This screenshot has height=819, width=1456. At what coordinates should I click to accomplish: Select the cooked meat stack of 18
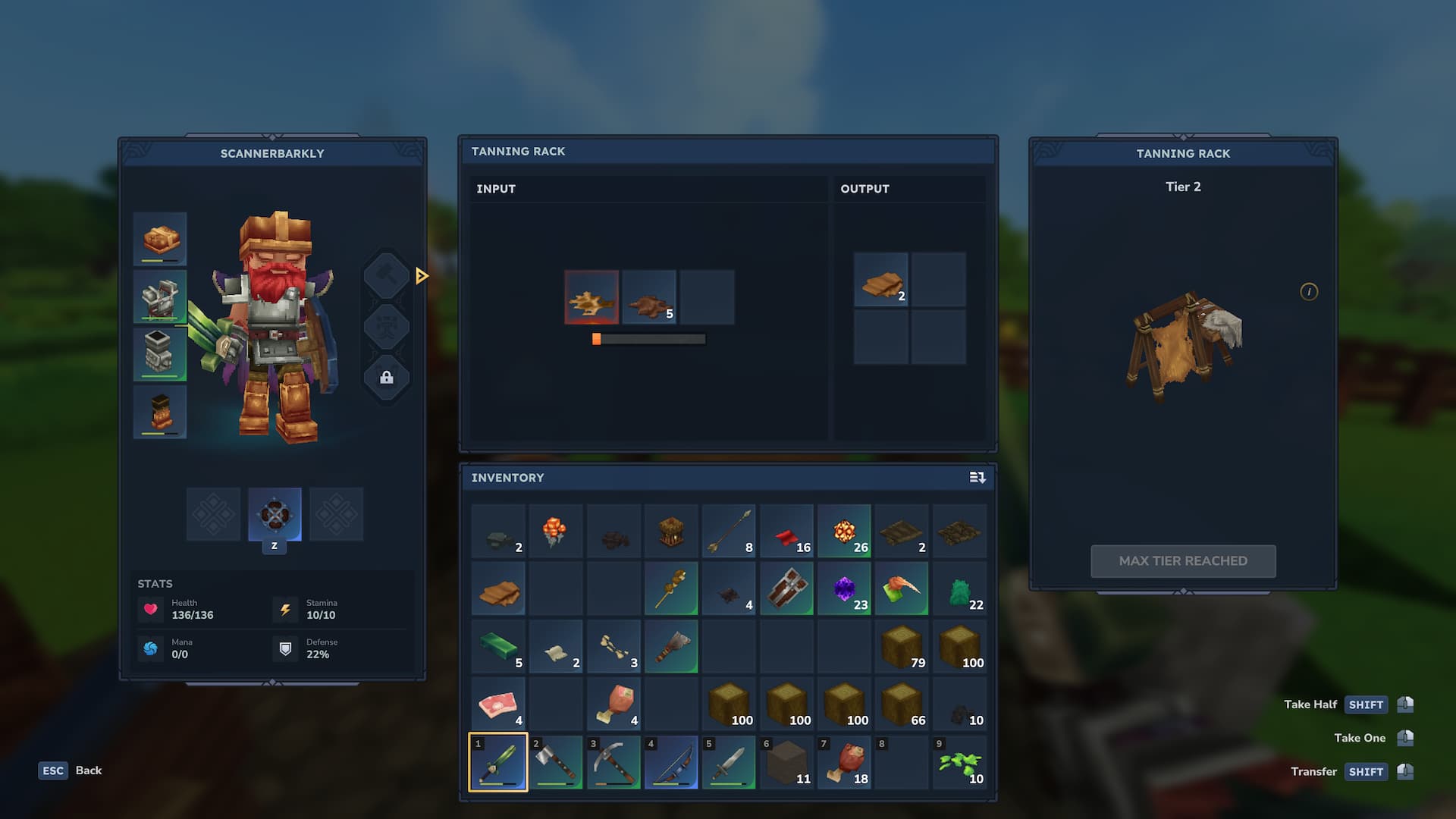(x=844, y=763)
